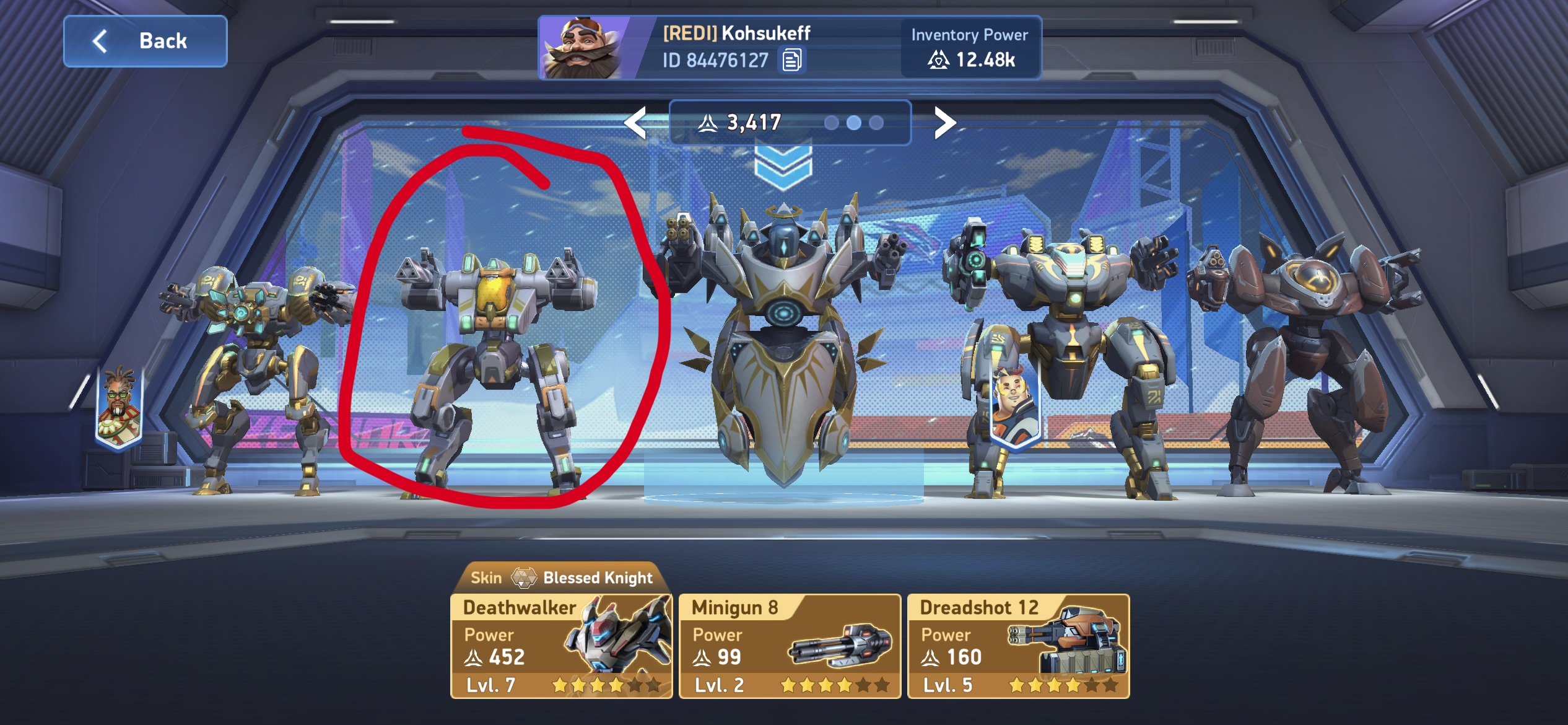Switch to the next hangar with the right arrow
Image resolution: width=1568 pixels, height=725 pixels.
pyautogui.click(x=944, y=122)
